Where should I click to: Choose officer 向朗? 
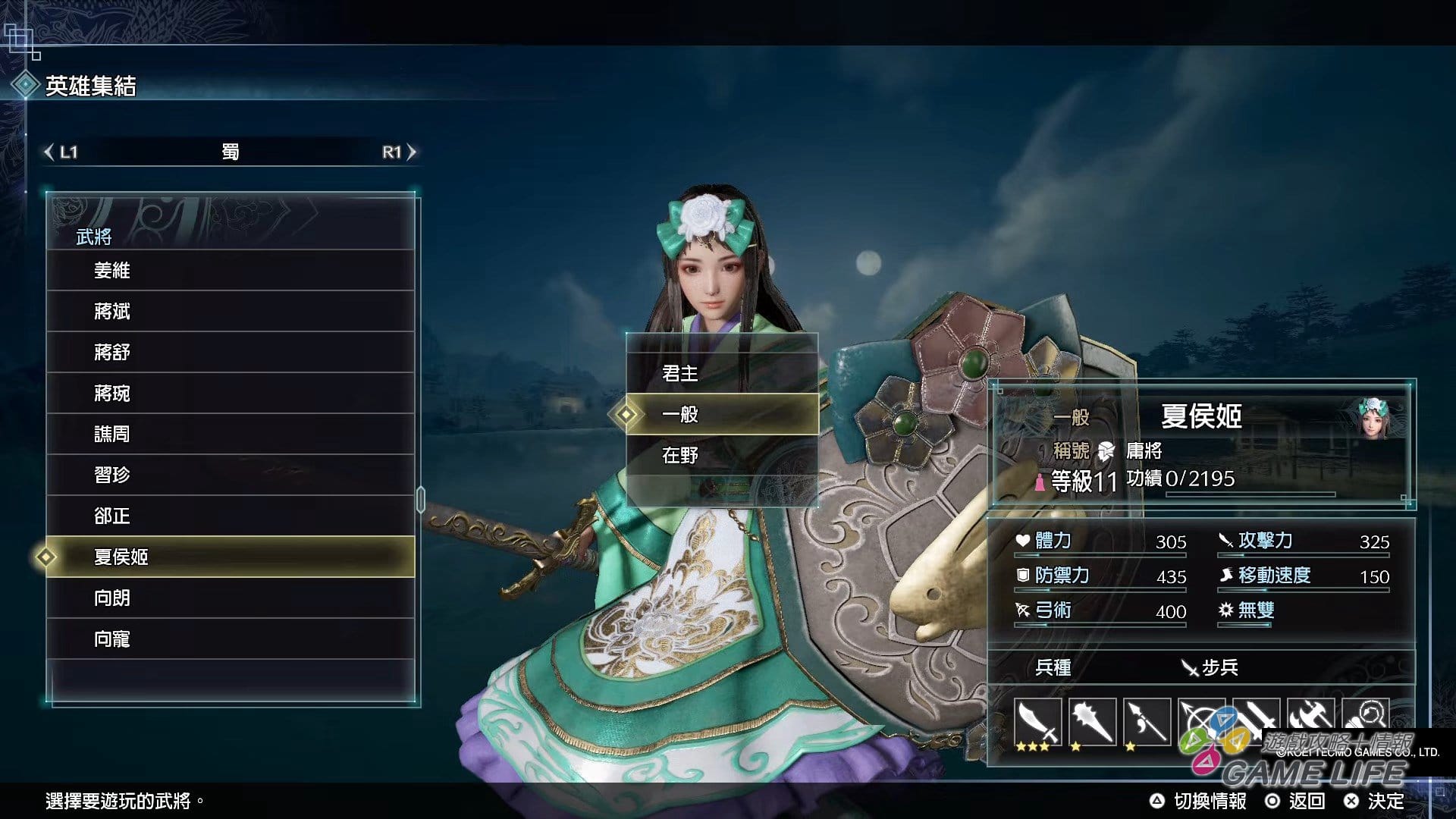230,598
